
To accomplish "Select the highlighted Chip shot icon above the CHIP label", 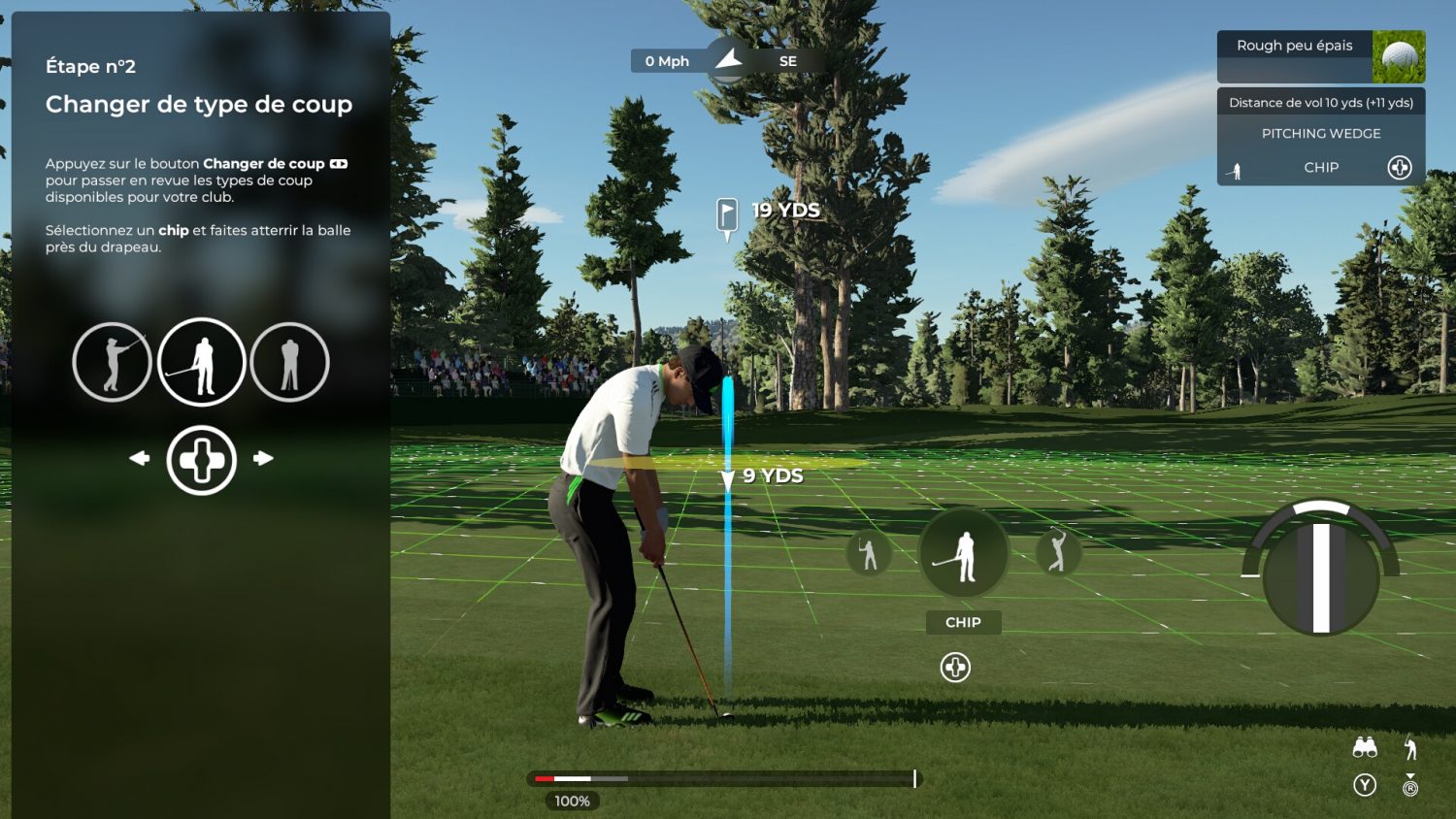I will (963, 553).
